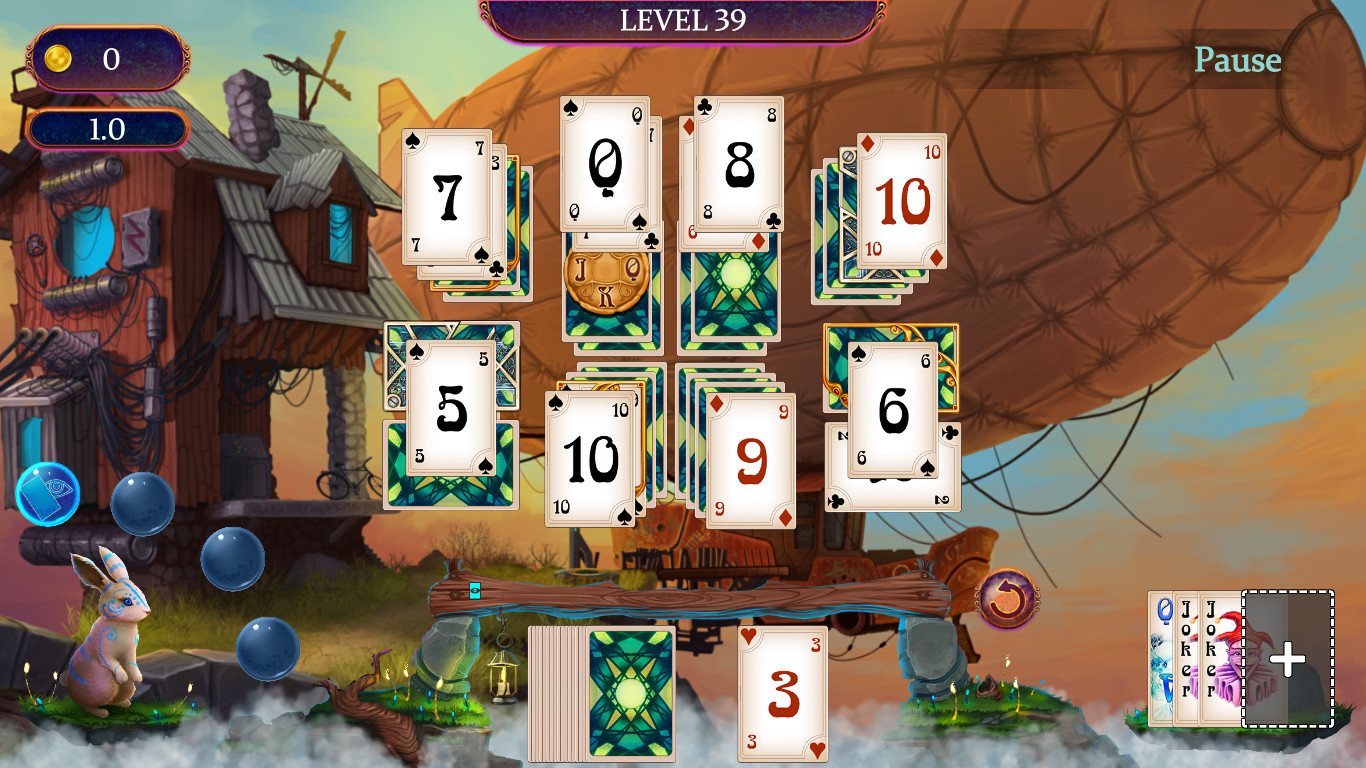Click the plus icon to add a card slot

(x=1288, y=658)
